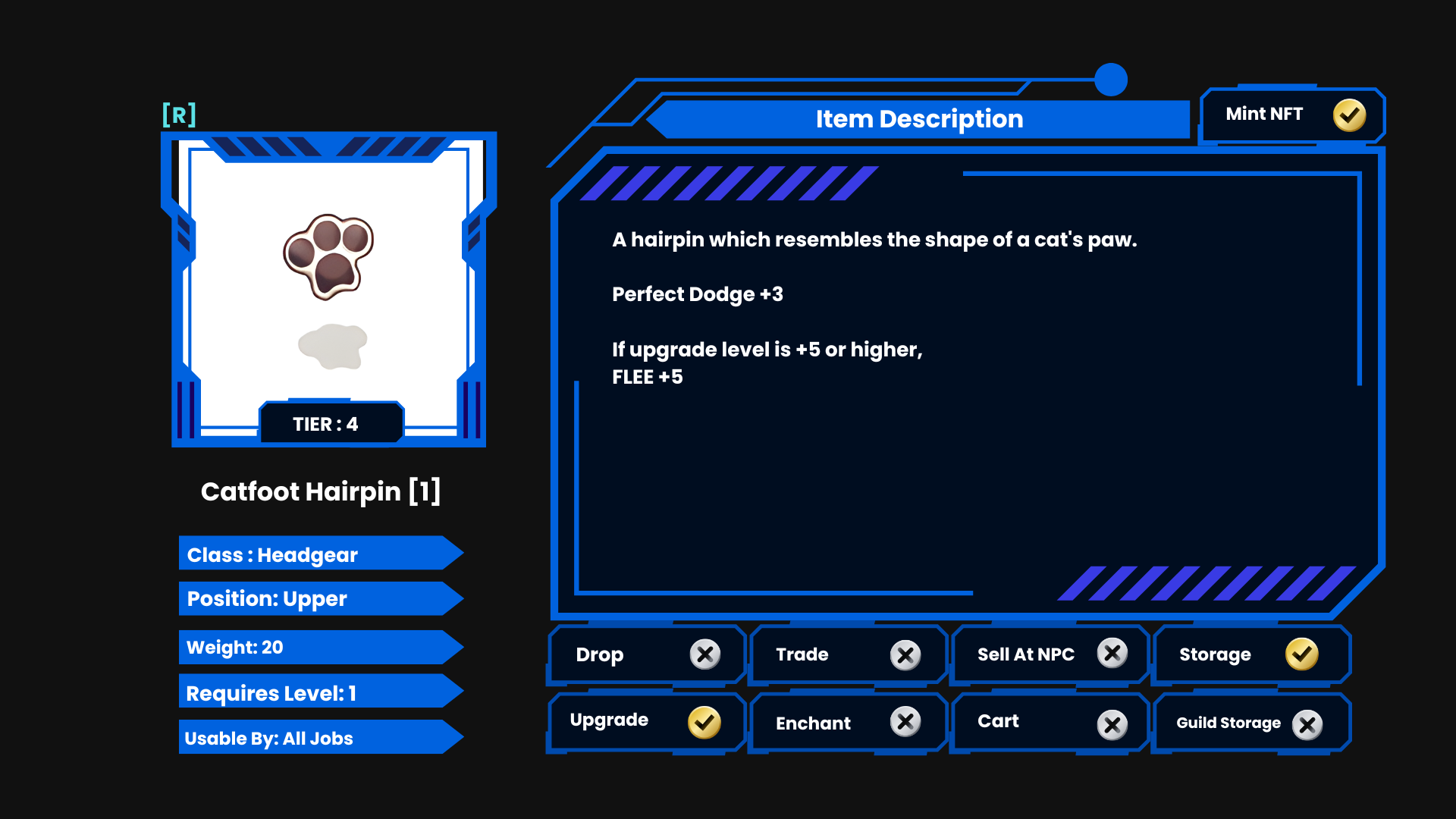Toggle the Mint NFT checkmark
Image resolution: width=1456 pixels, height=819 pixels.
click(1349, 115)
